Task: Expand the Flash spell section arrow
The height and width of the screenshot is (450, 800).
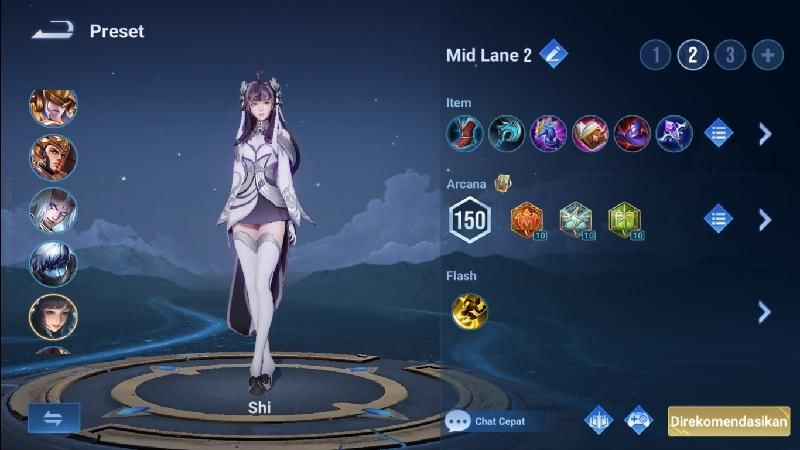Action: (x=765, y=312)
